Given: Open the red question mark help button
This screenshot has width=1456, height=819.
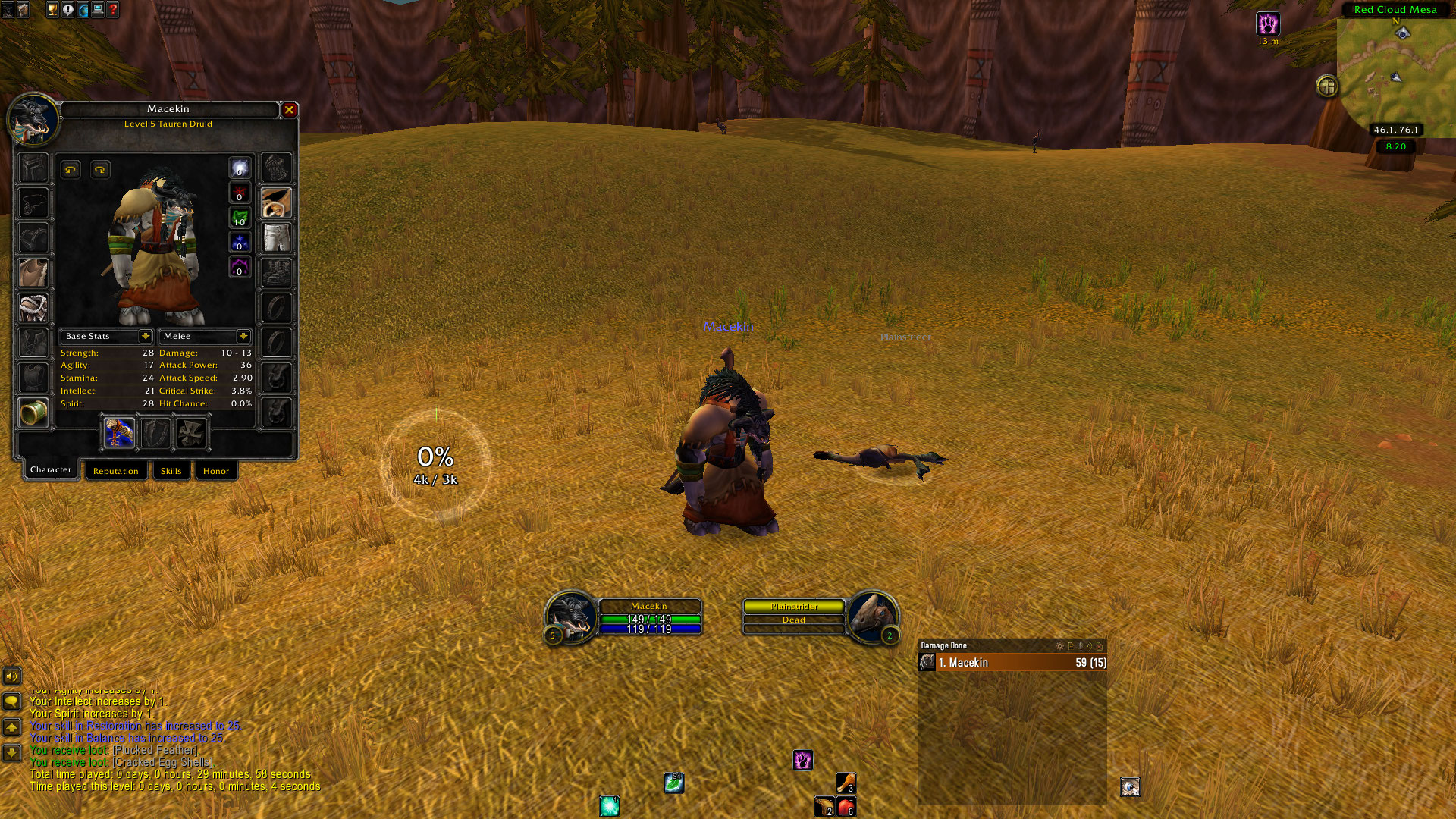Looking at the screenshot, I should pyautogui.click(x=113, y=10).
